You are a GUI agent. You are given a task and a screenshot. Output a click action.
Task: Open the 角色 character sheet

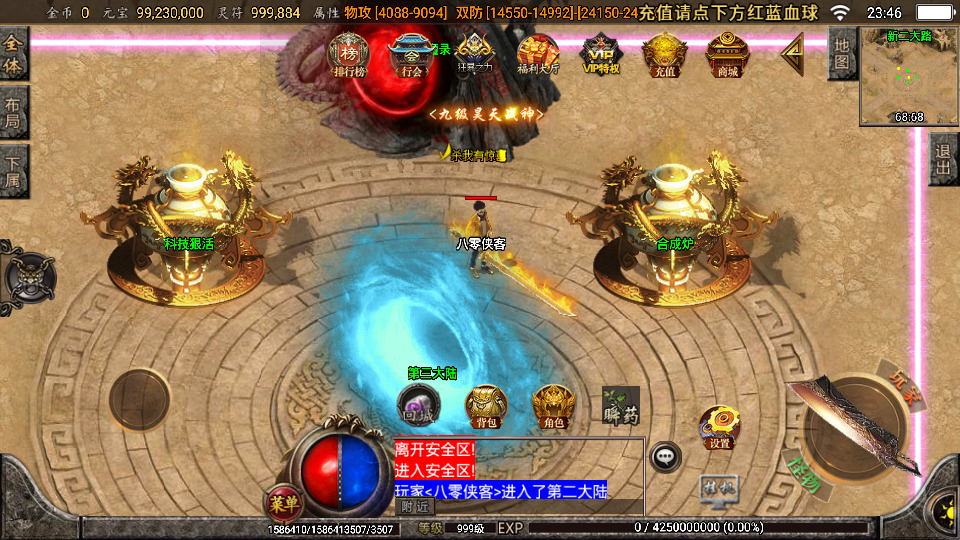(553, 405)
